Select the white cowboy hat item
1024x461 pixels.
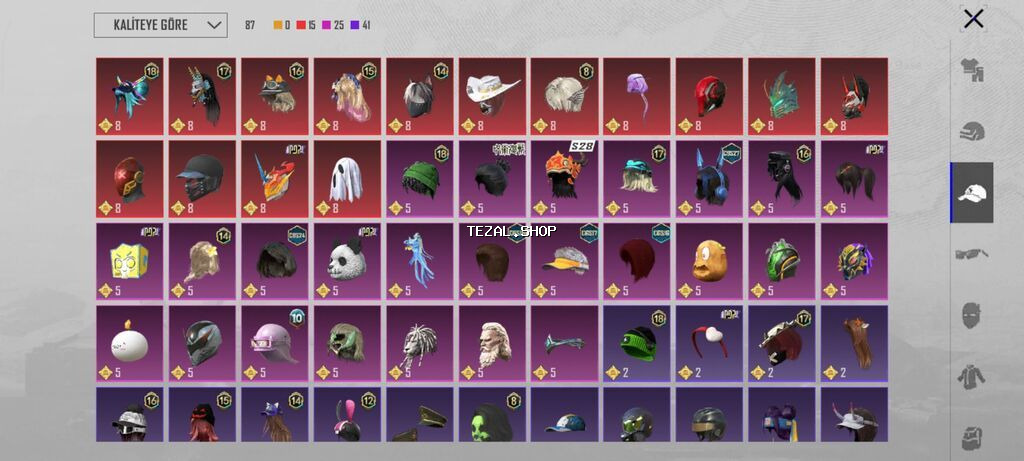(x=492, y=96)
